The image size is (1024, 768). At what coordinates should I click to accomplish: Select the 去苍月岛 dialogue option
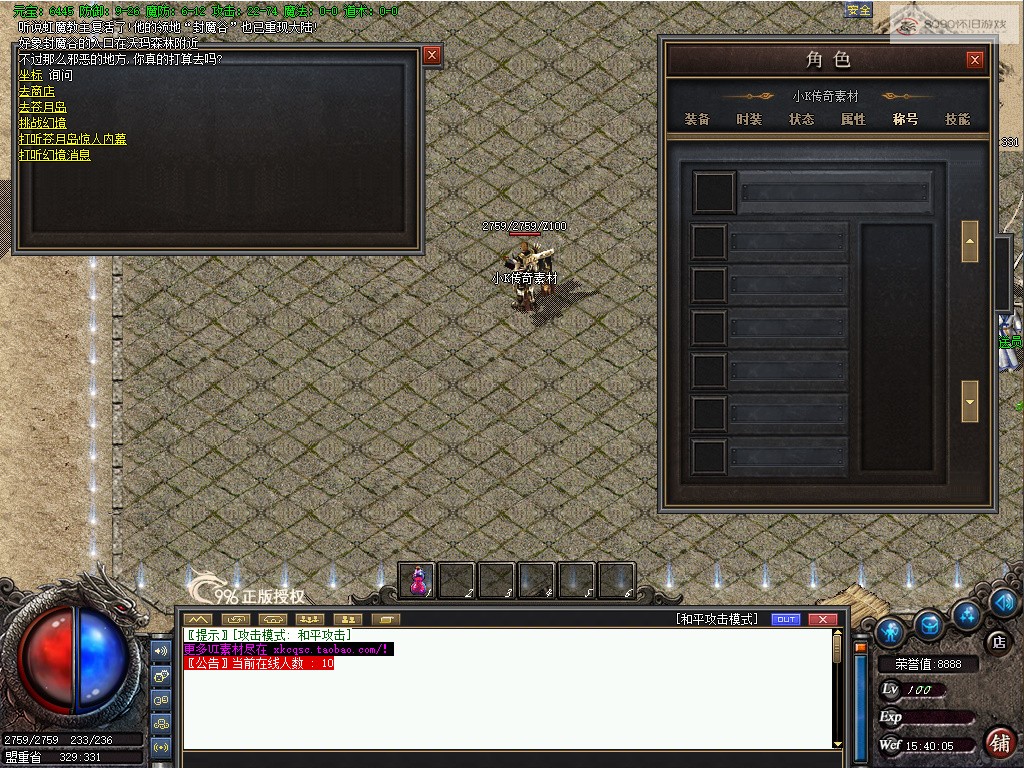[42, 107]
